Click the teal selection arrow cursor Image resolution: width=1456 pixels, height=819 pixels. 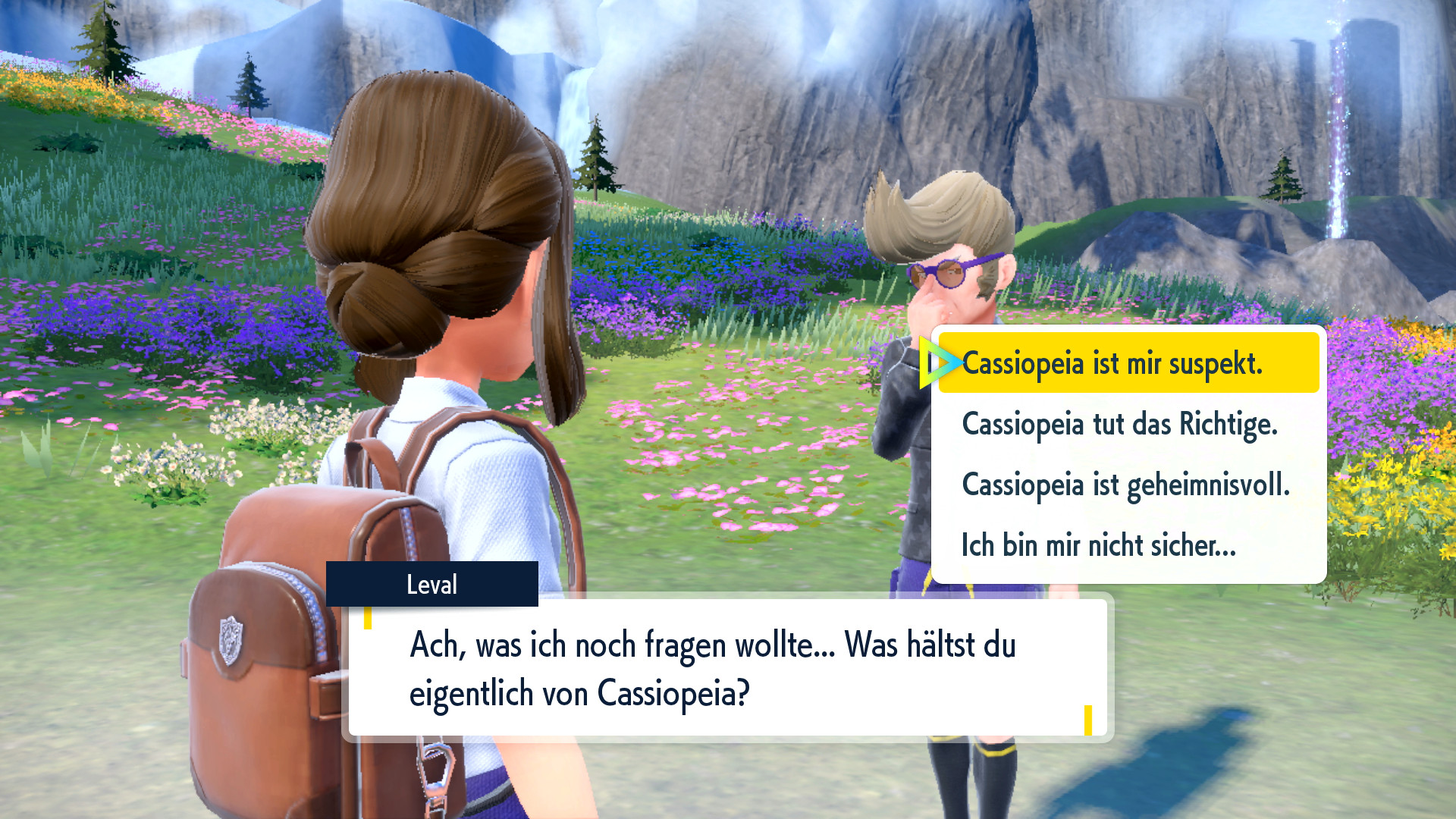tap(939, 362)
